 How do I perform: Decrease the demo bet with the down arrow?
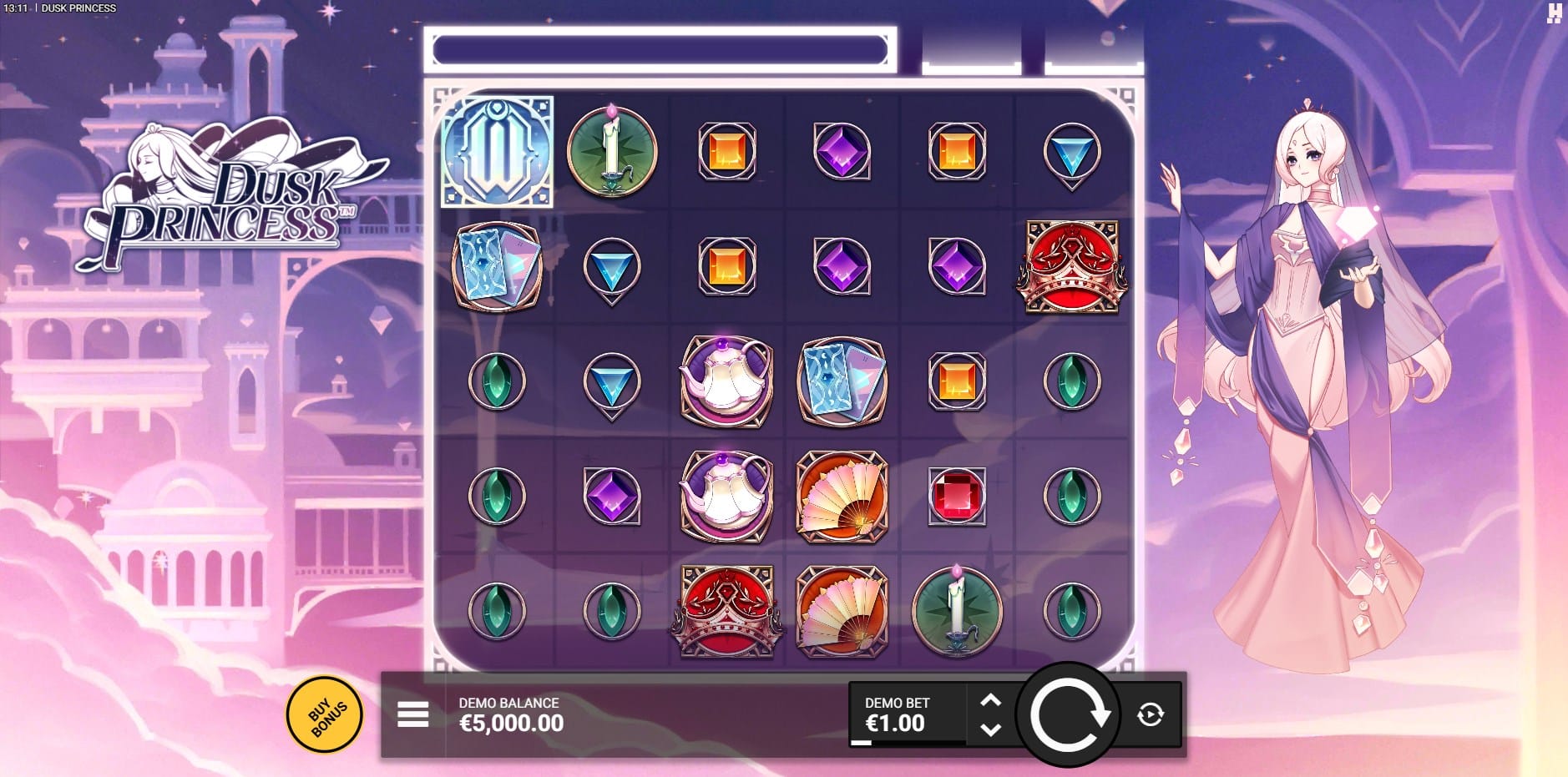[x=990, y=729]
